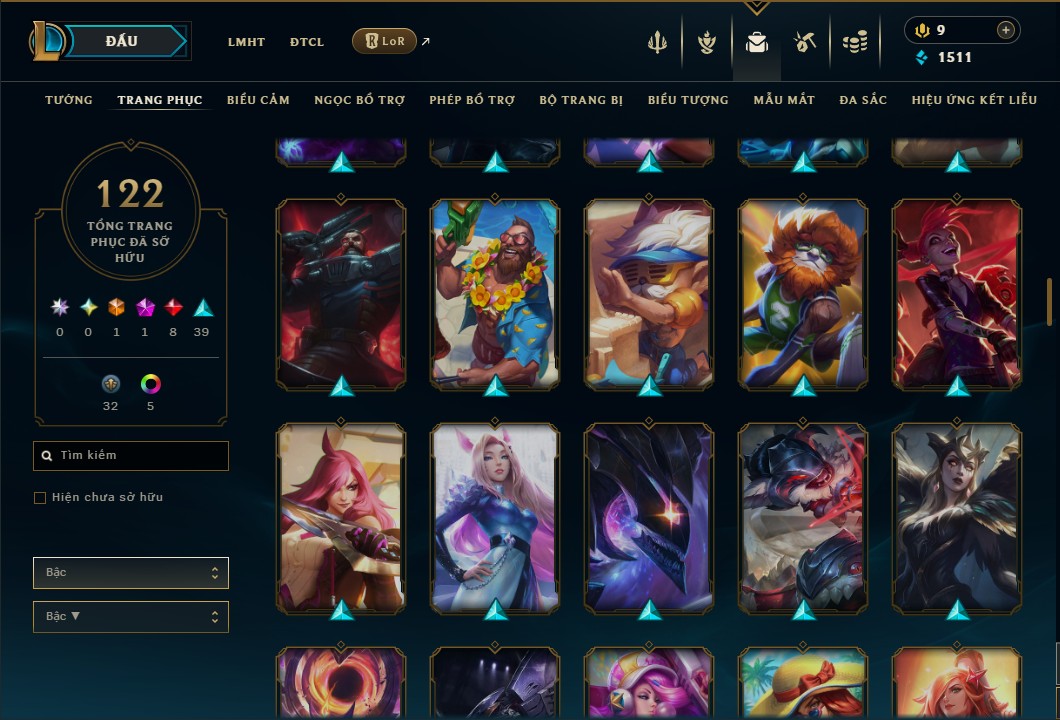This screenshot has width=1060, height=720.
Task: Toggle the Hiện chưa sở hữu checkbox
Action: 40,498
